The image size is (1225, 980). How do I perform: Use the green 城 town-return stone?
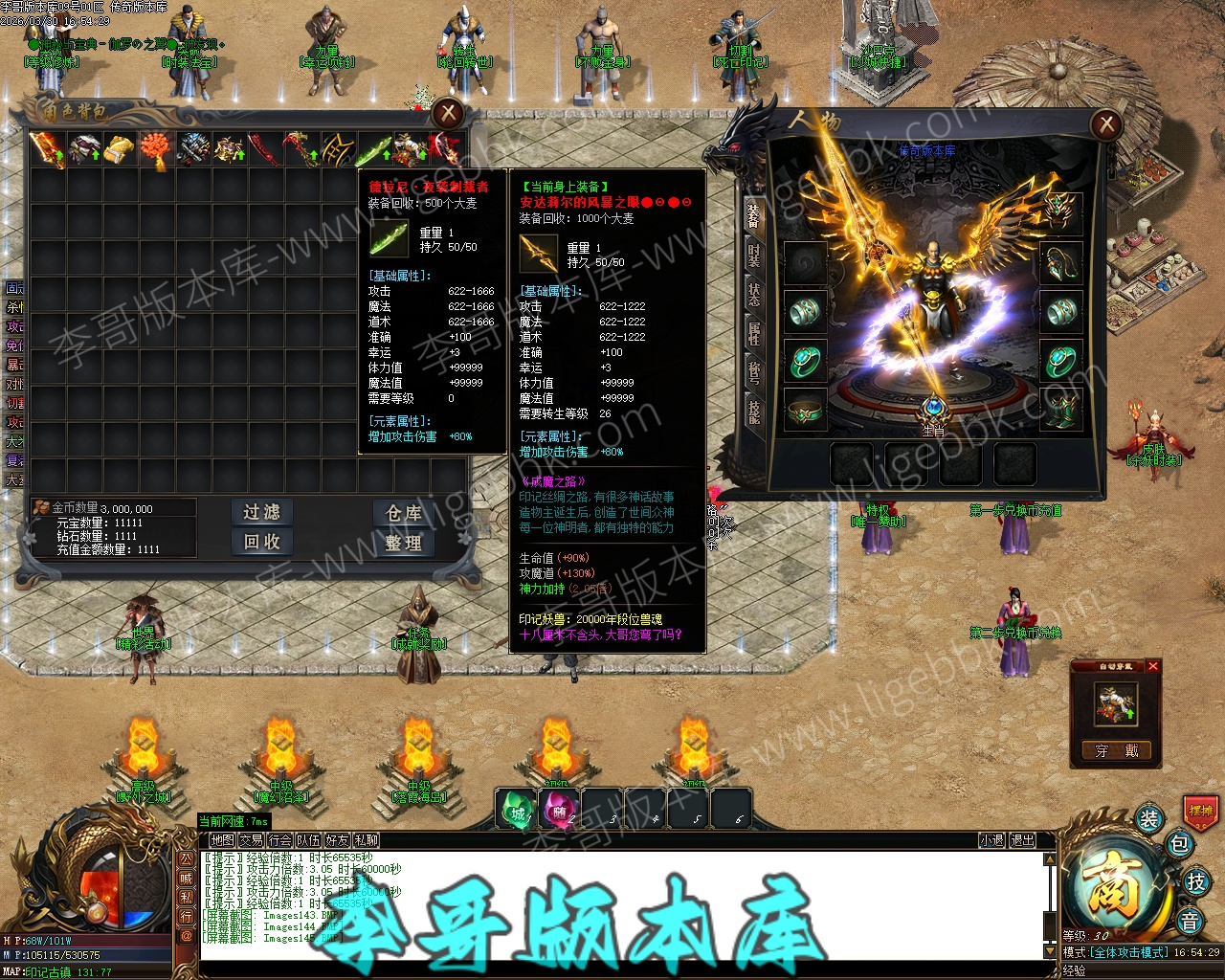pyautogui.click(x=517, y=812)
